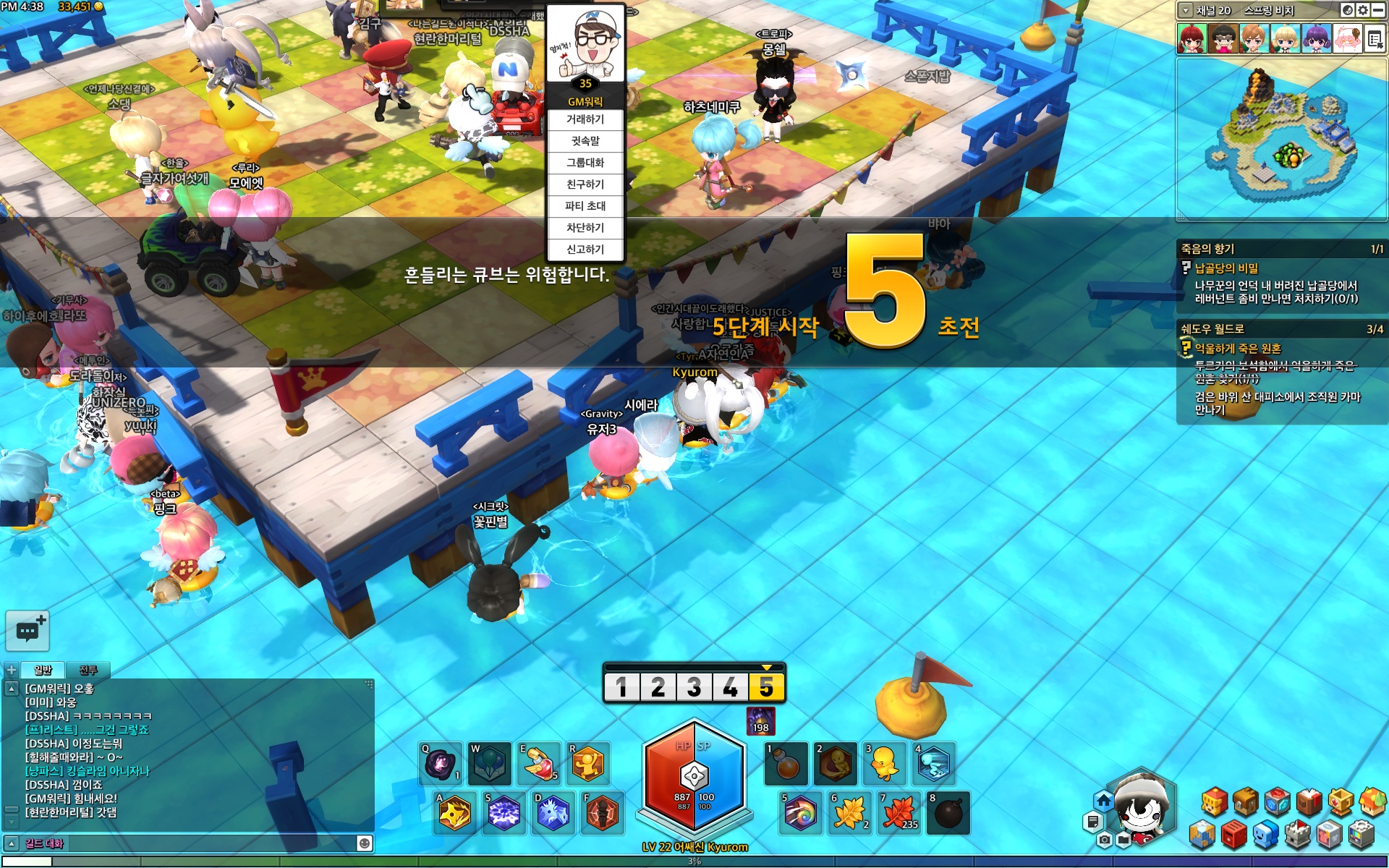
Task: Open the island minimap
Action: click(1280, 139)
